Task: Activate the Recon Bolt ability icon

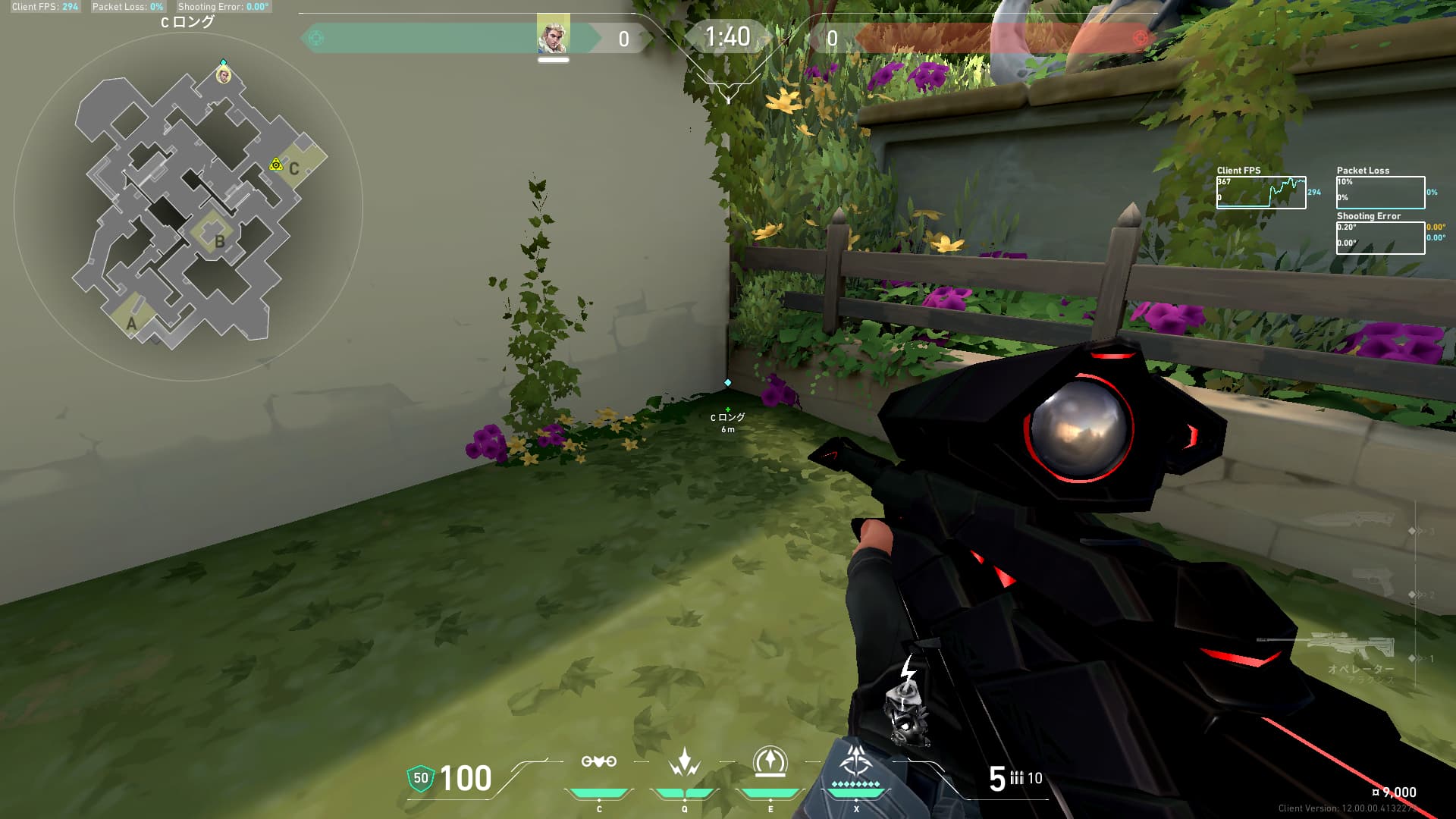Action: (x=770, y=761)
